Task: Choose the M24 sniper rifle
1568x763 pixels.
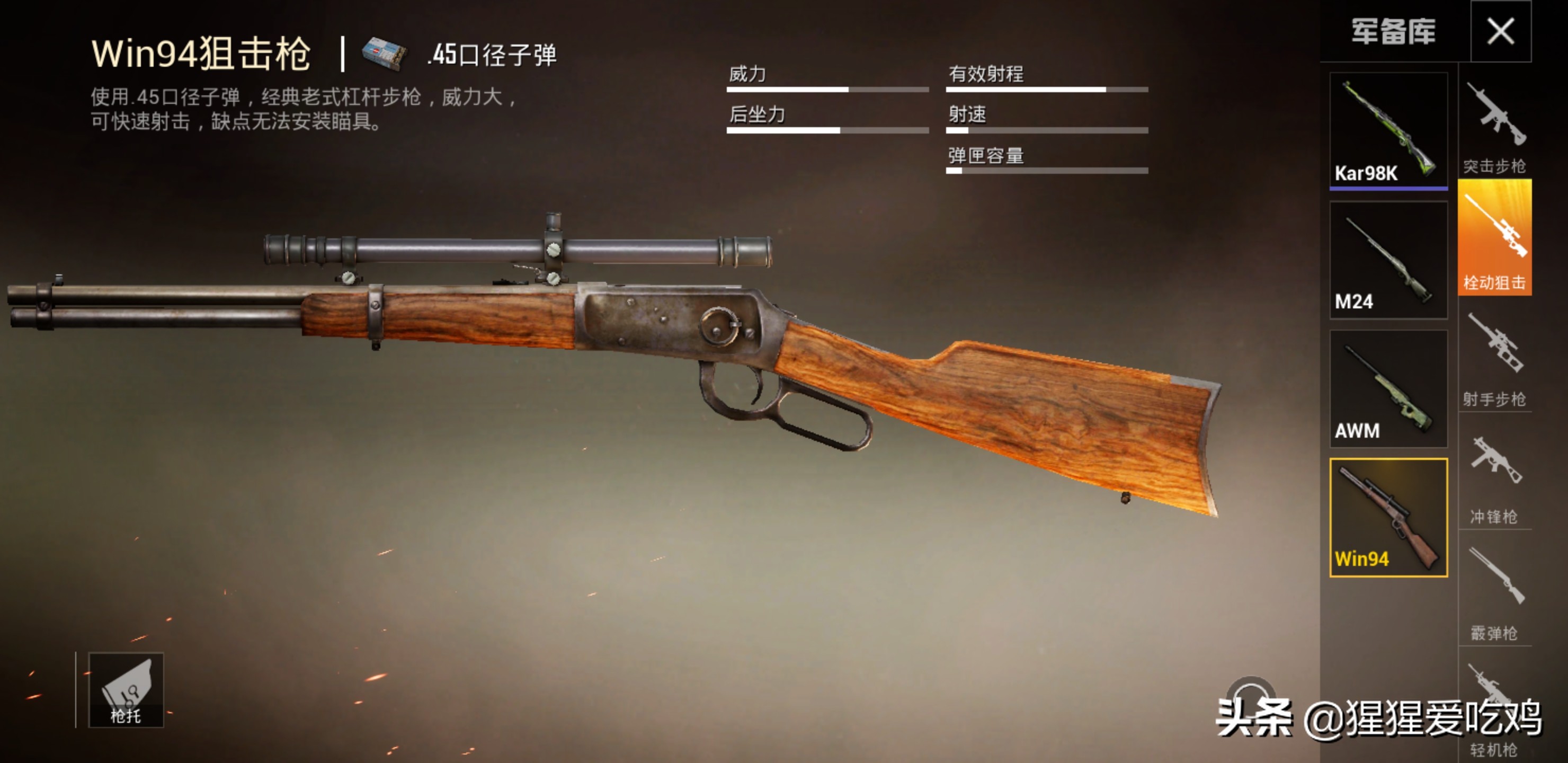Action: click(x=1388, y=260)
